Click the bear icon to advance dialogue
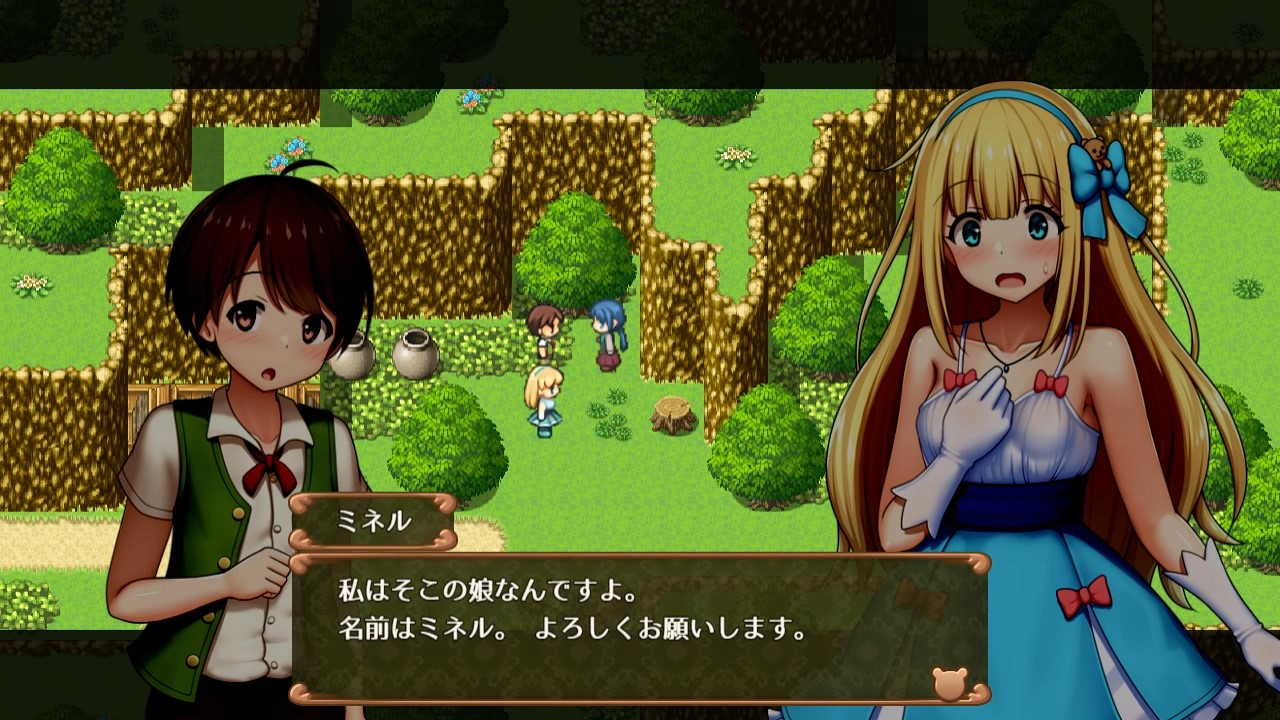The width and height of the screenshot is (1280, 720). (x=949, y=682)
